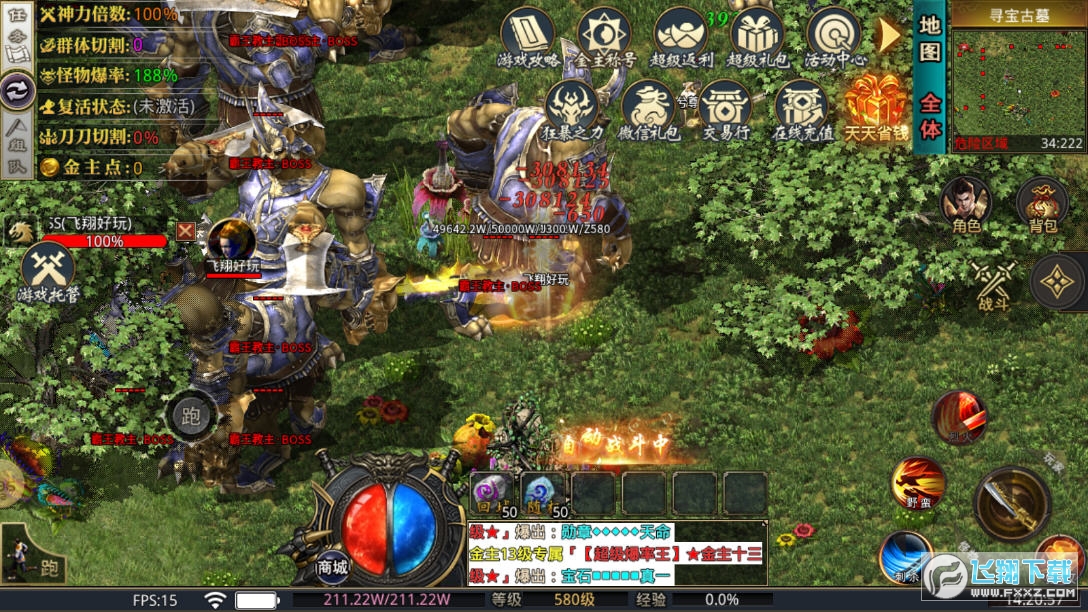Open the 商城 shop
The image size is (1088, 612).
333,566
